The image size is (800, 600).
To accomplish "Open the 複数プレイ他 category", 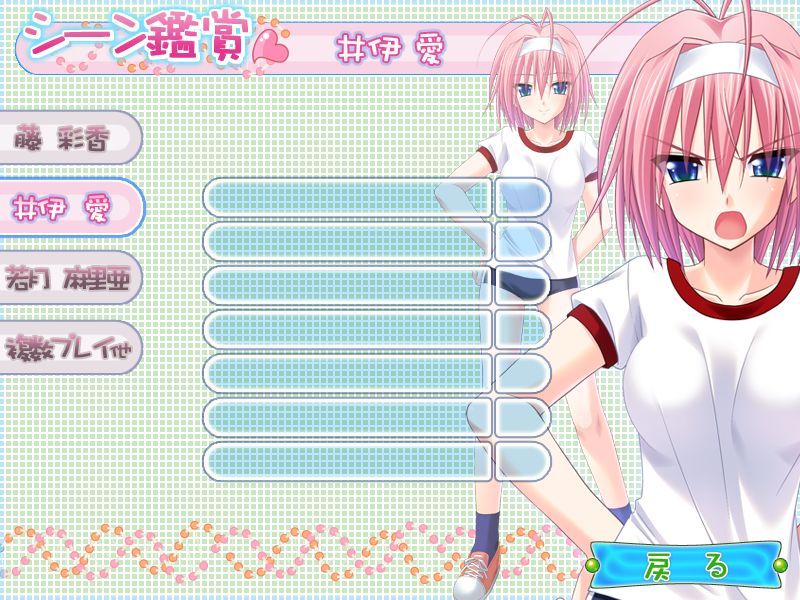I will point(68,347).
